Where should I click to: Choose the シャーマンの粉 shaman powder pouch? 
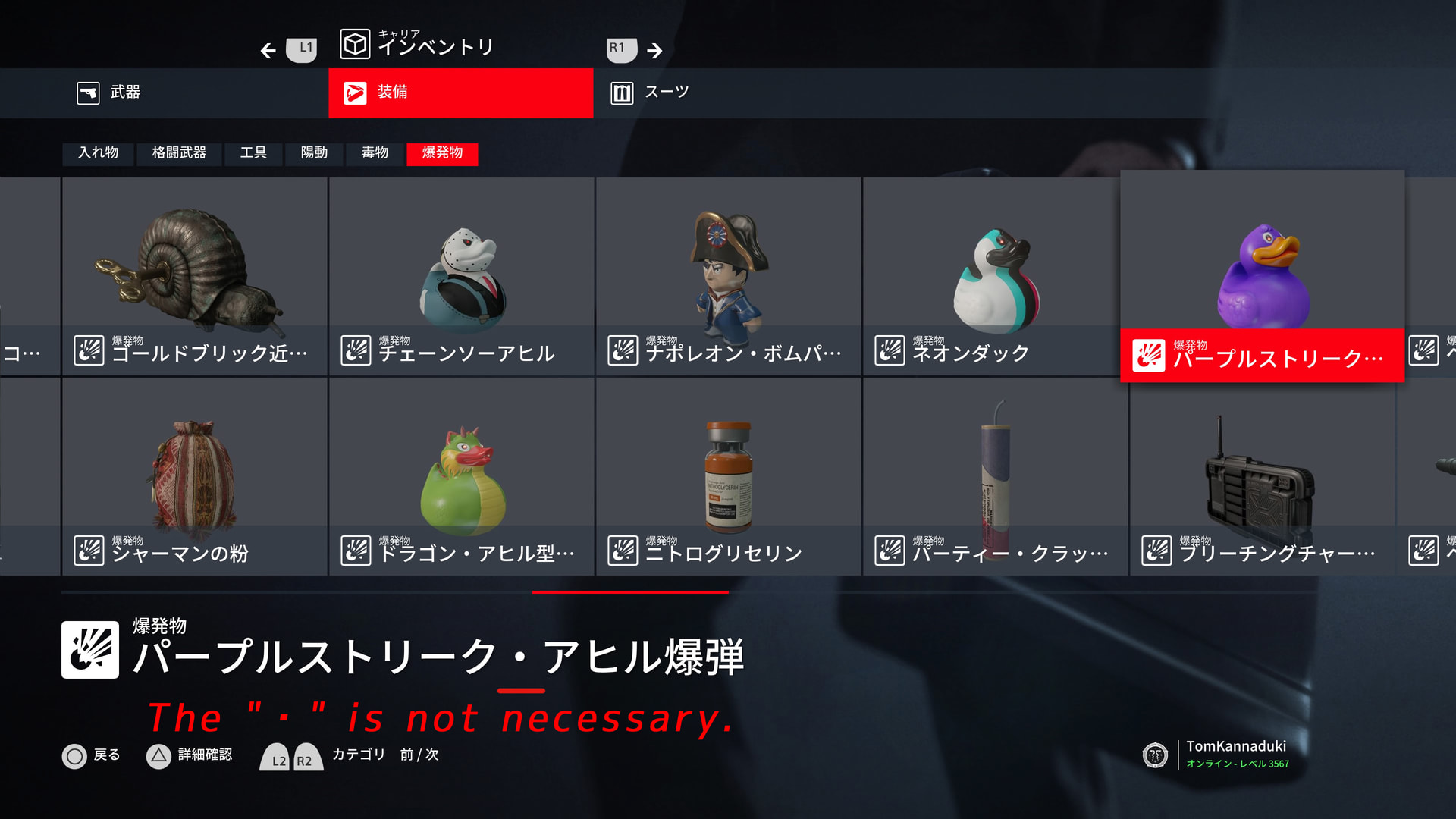pyautogui.click(x=195, y=476)
